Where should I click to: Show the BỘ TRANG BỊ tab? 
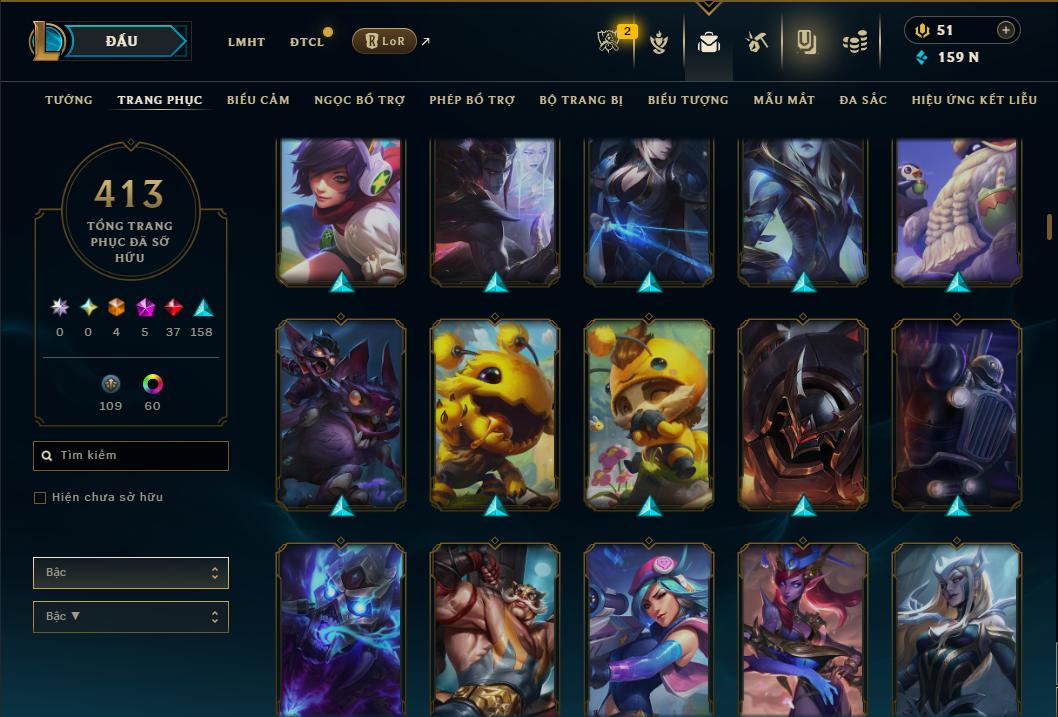tap(581, 100)
